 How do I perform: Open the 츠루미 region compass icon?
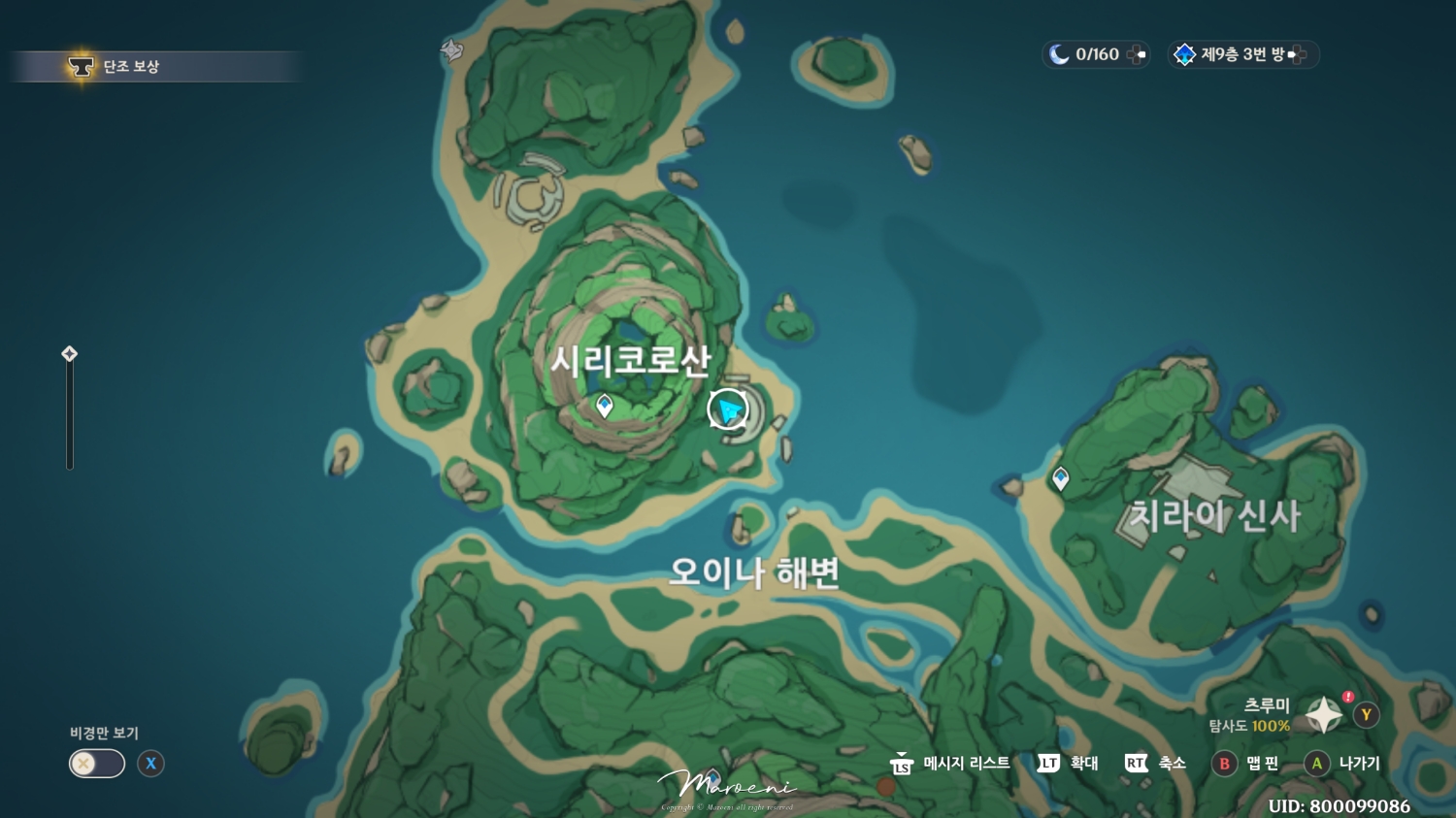[1322, 713]
